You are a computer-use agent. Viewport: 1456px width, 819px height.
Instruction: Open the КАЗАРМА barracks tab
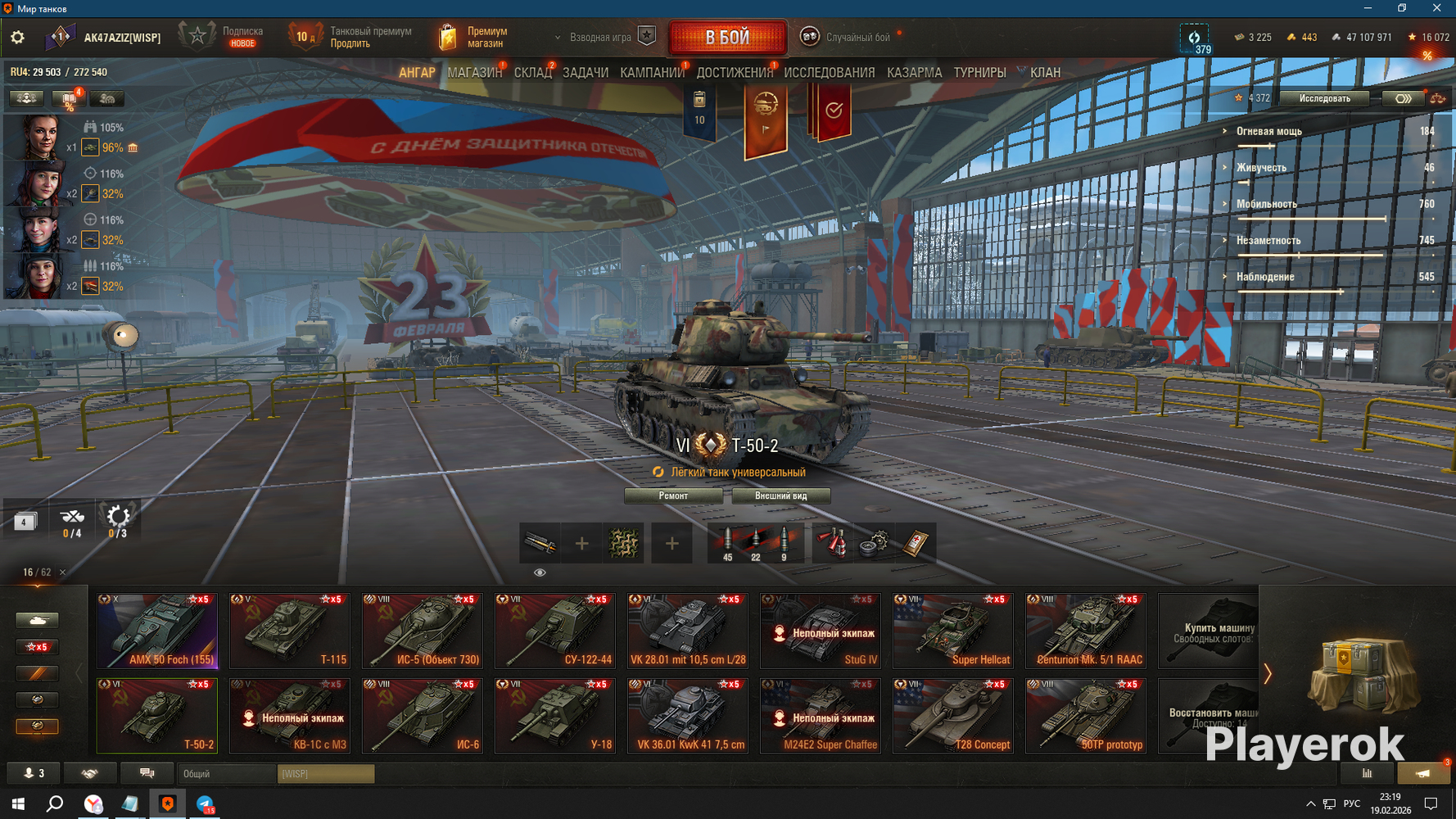point(914,73)
